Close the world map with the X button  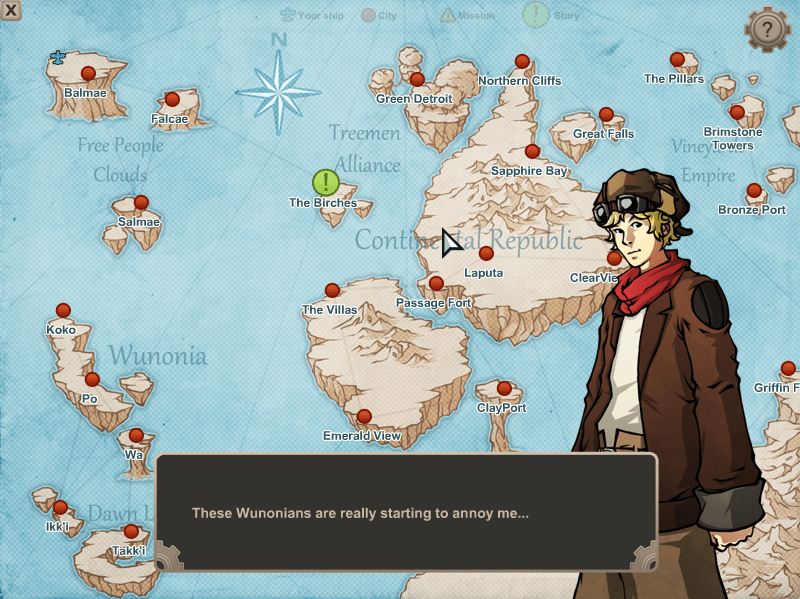(x=11, y=11)
